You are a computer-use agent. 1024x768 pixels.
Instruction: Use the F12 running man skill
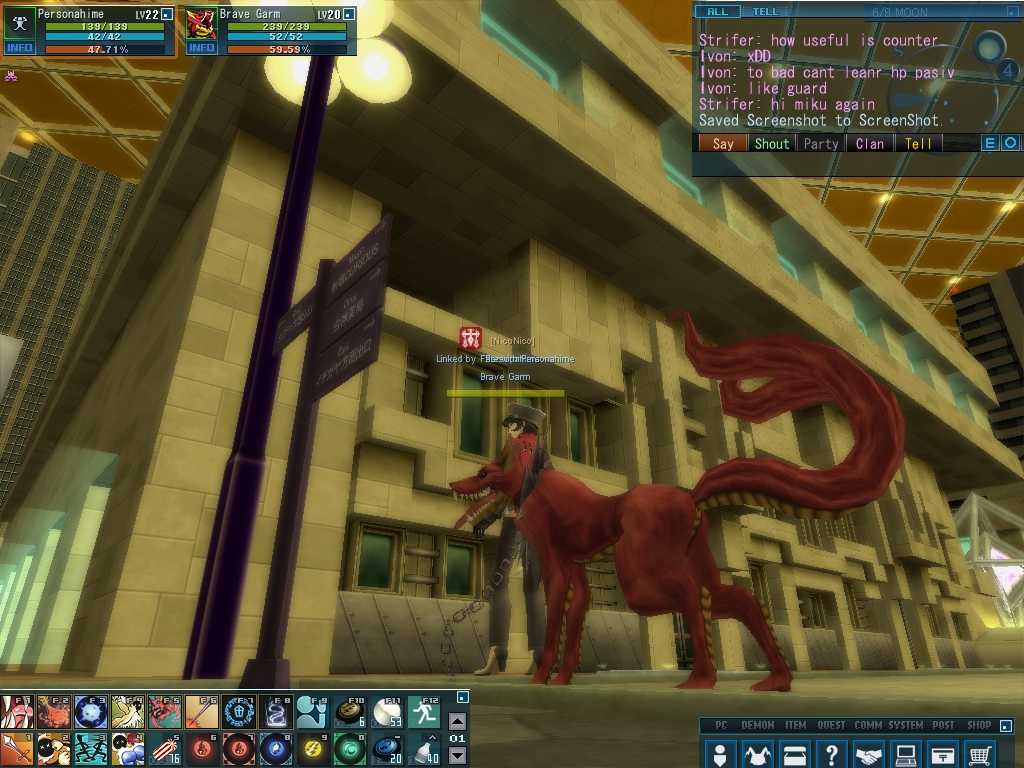tap(424, 712)
